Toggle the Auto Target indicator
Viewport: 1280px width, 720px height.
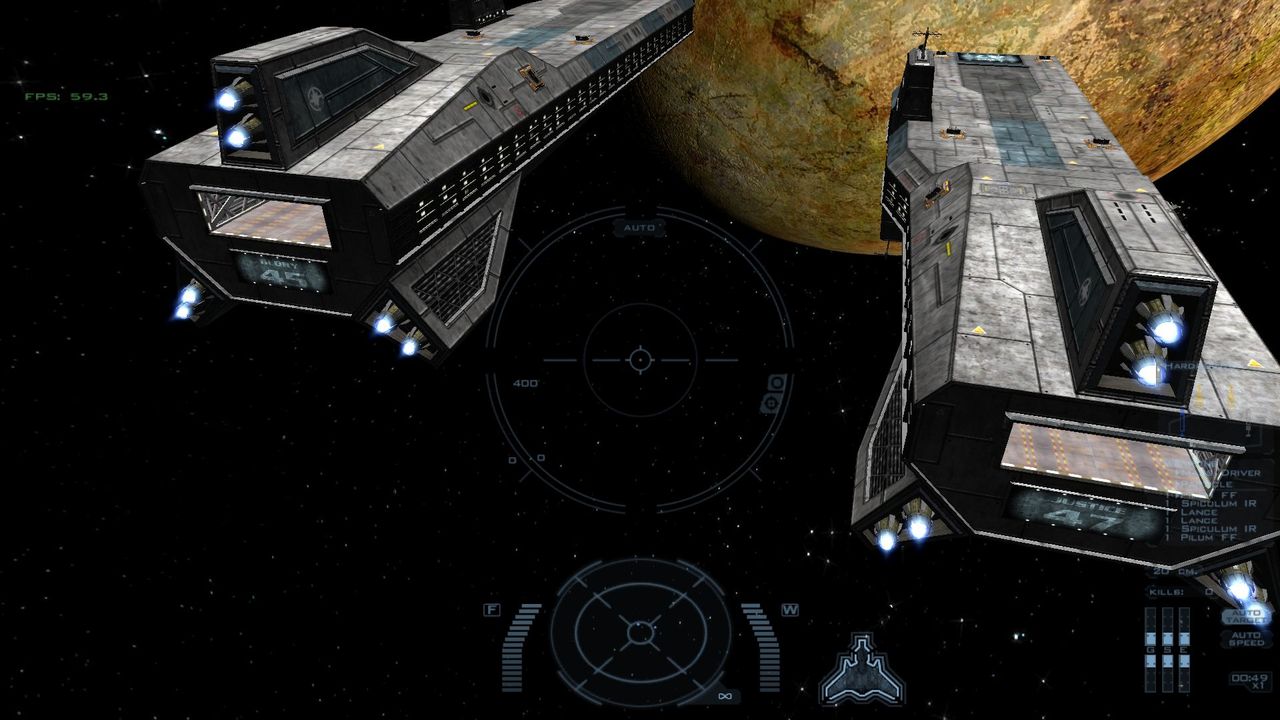pyautogui.click(x=1246, y=617)
